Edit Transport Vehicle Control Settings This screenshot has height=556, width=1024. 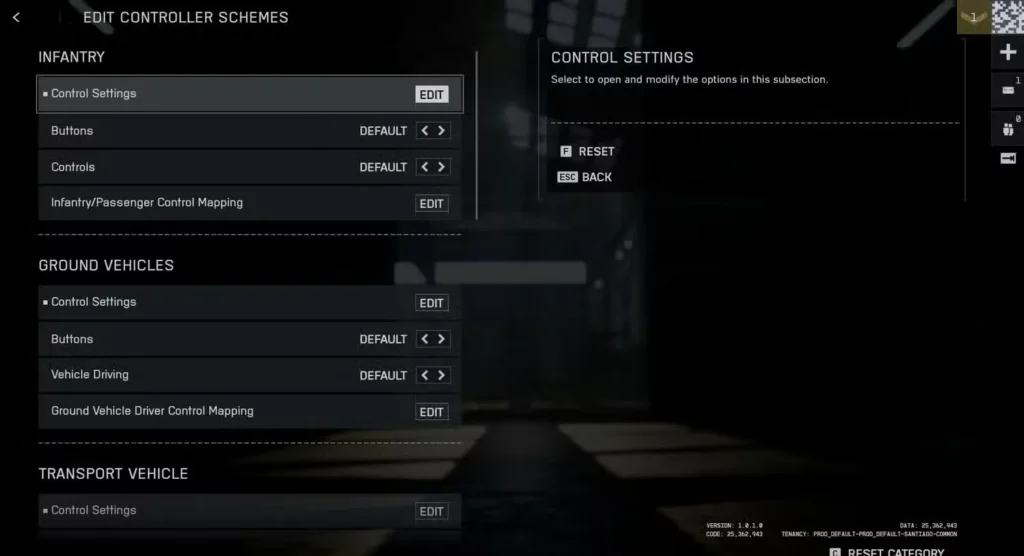click(431, 511)
